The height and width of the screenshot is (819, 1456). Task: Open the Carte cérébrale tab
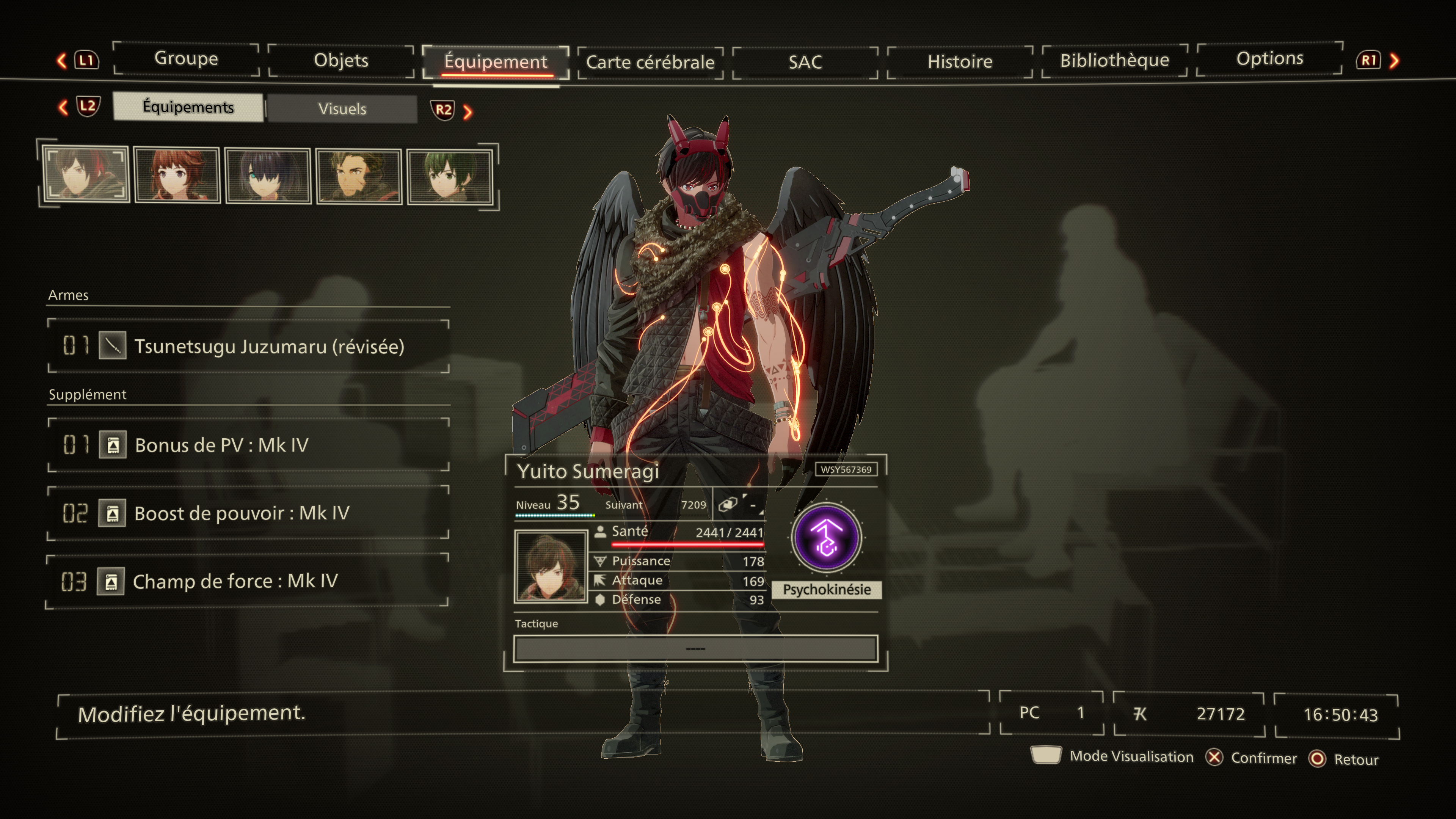pyautogui.click(x=650, y=62)
